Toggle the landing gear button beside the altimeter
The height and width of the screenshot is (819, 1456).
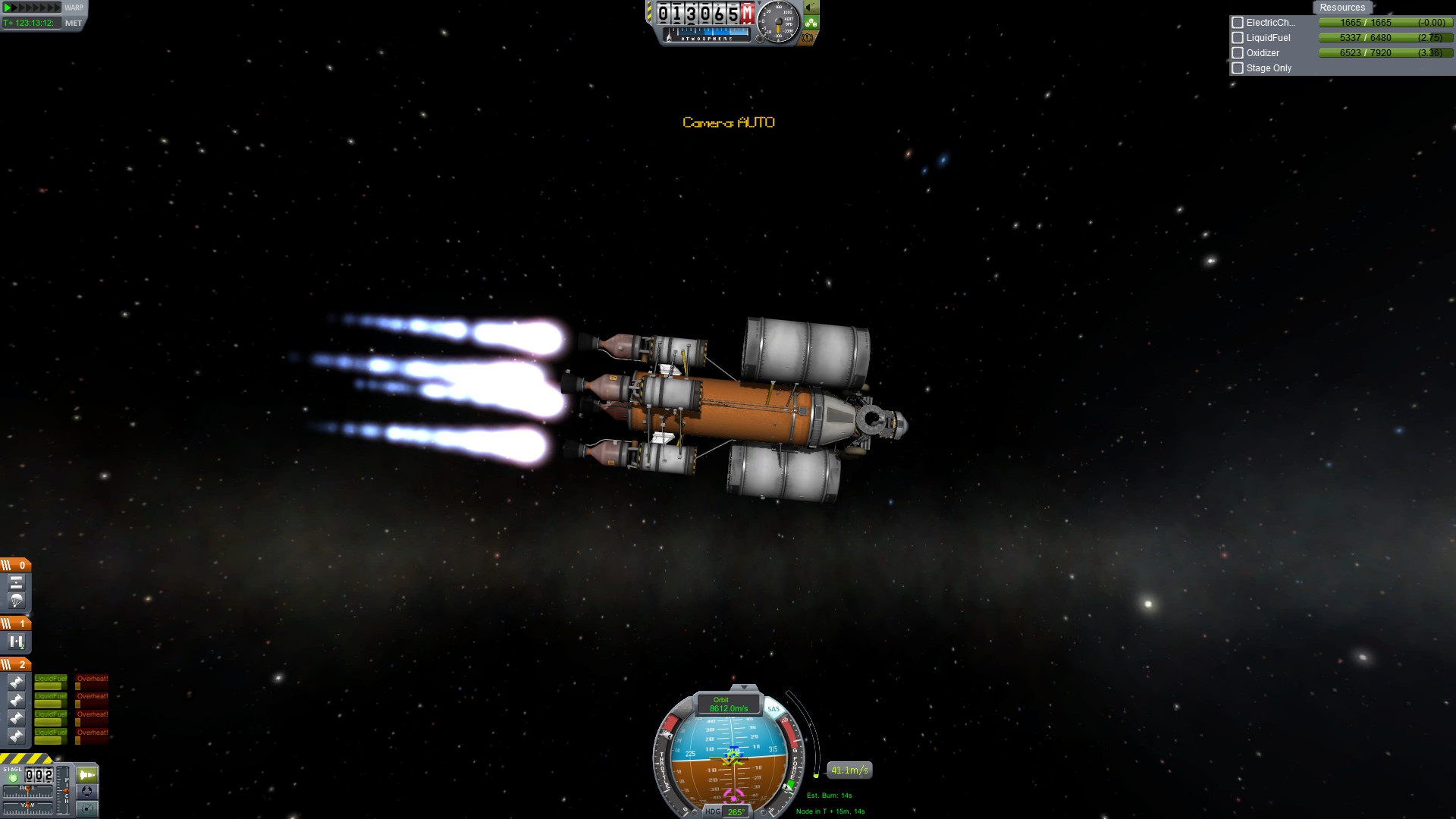point(811,23)
